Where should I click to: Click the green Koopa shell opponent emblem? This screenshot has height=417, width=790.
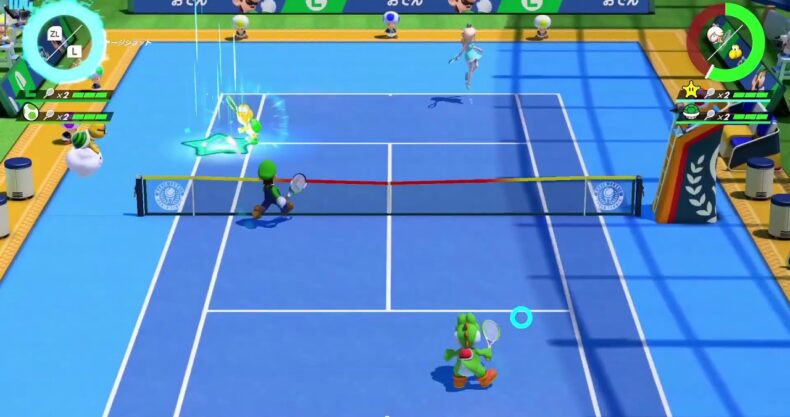690,113
